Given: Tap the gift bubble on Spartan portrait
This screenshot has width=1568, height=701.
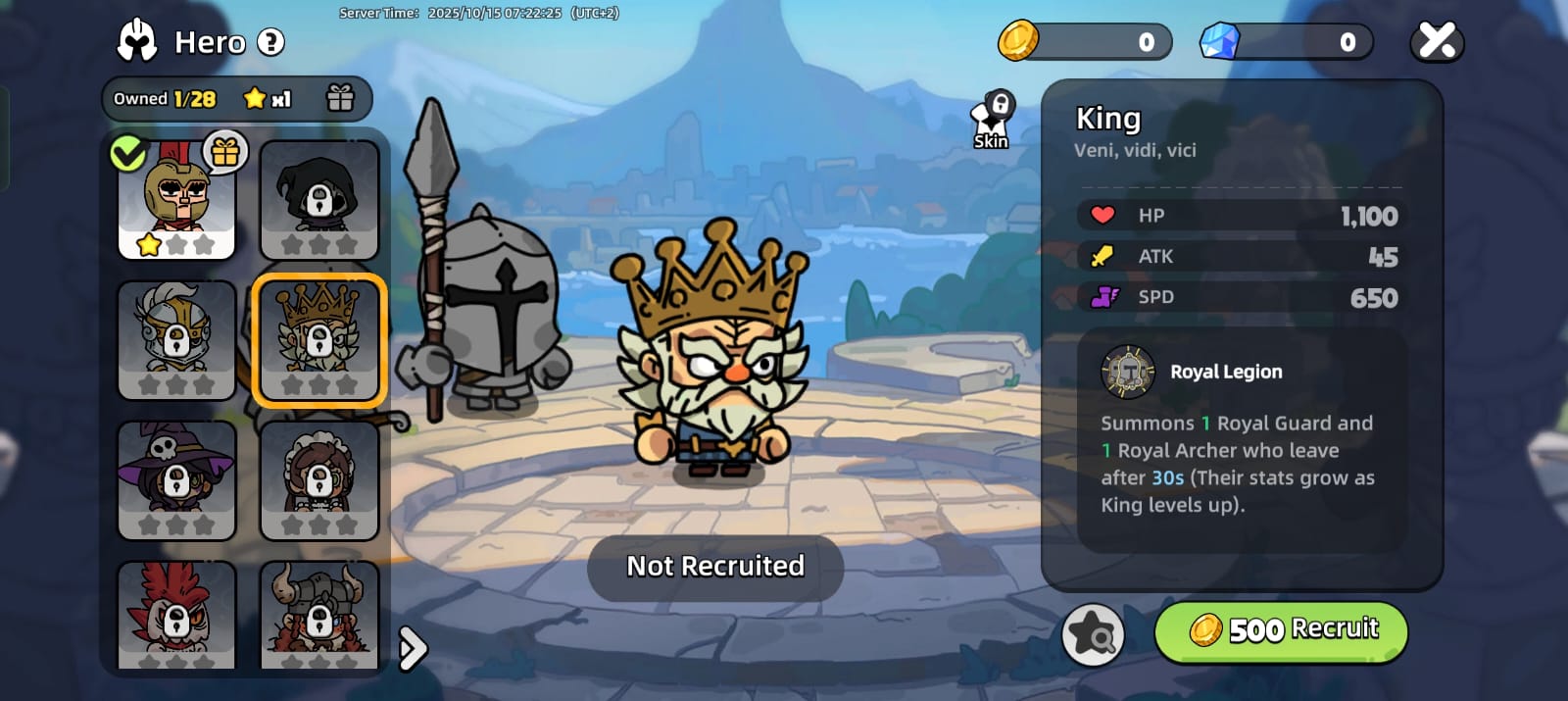Looking at the screenshot, I should coord(225,152).
